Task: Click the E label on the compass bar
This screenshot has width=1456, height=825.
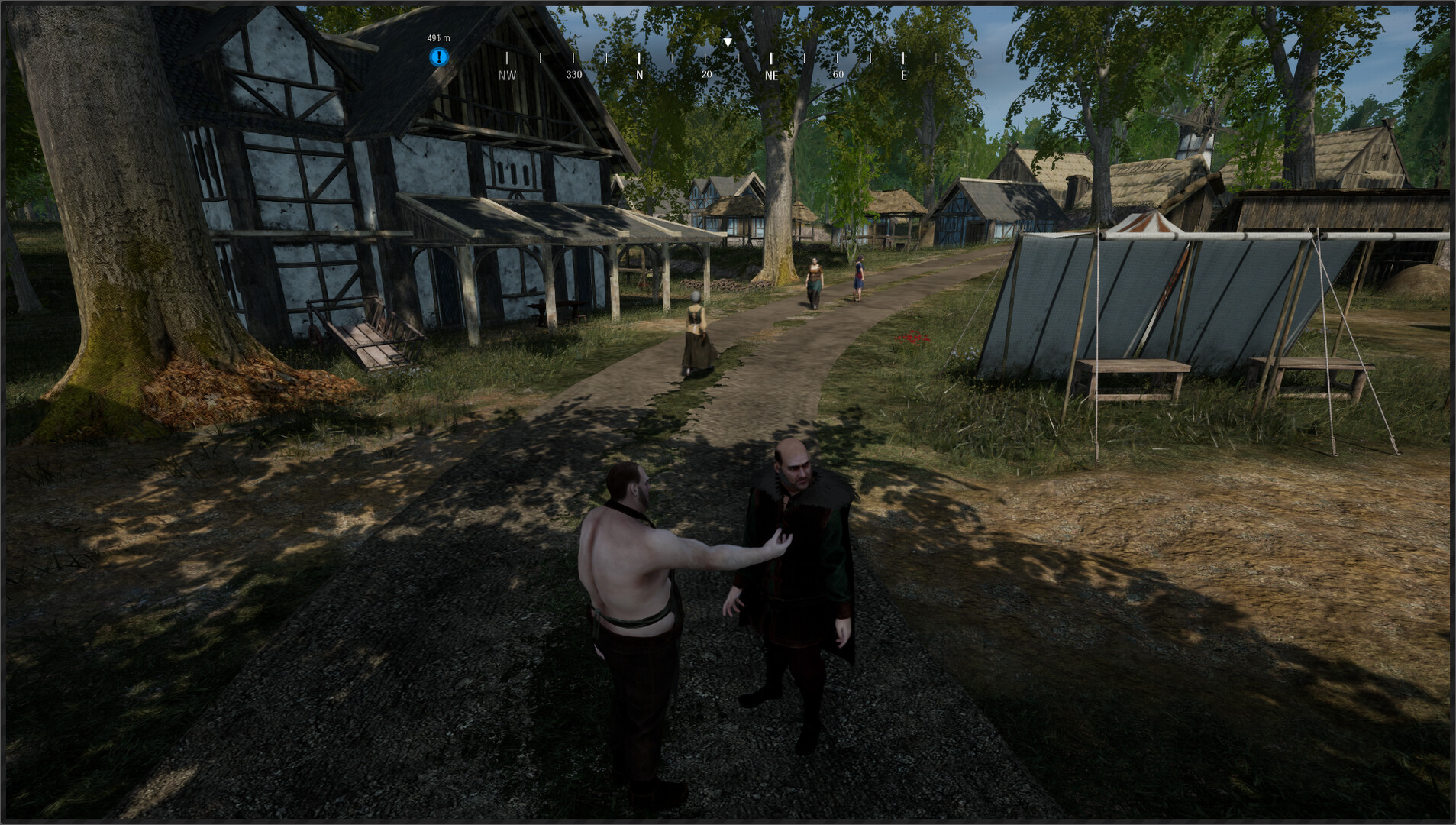Action: (x=904, y=74)
